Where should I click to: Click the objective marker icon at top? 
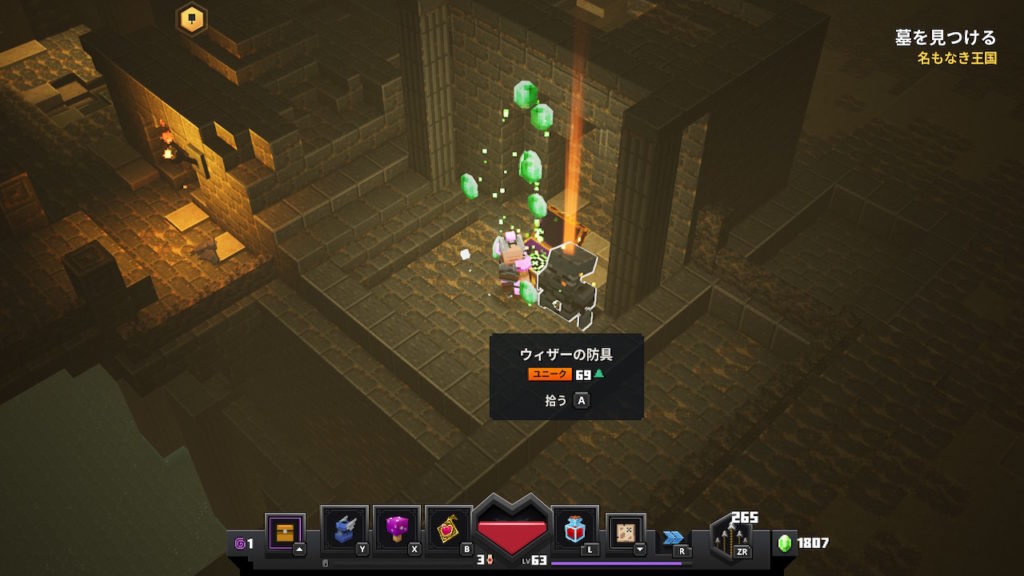(190, 18)
